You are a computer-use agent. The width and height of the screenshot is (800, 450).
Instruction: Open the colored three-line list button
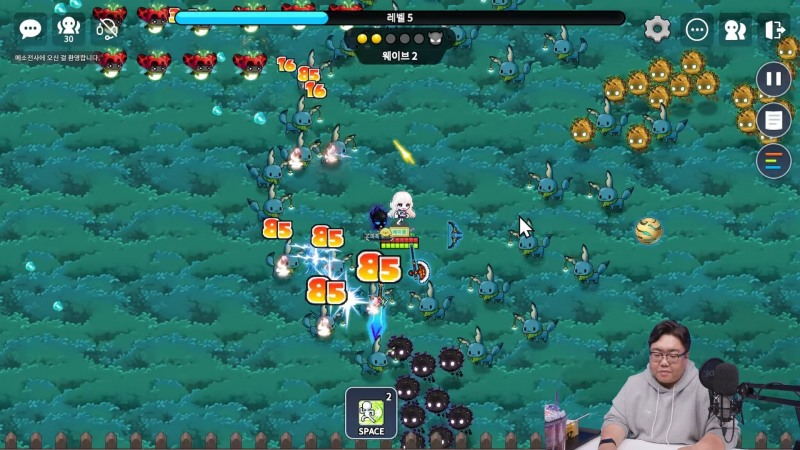tap(773, 161)
